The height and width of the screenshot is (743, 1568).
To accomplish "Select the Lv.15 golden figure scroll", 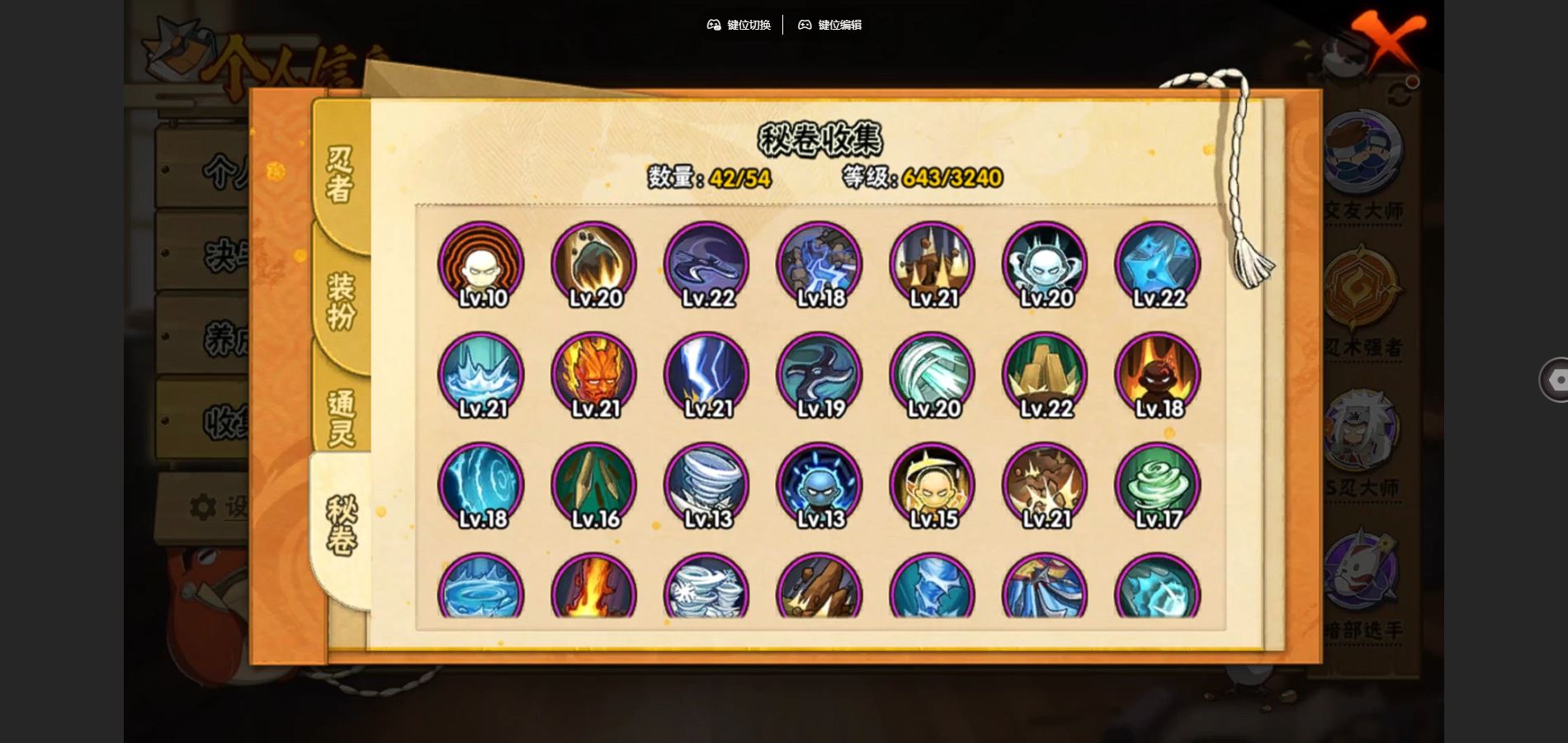I will [x=933, y=485].
